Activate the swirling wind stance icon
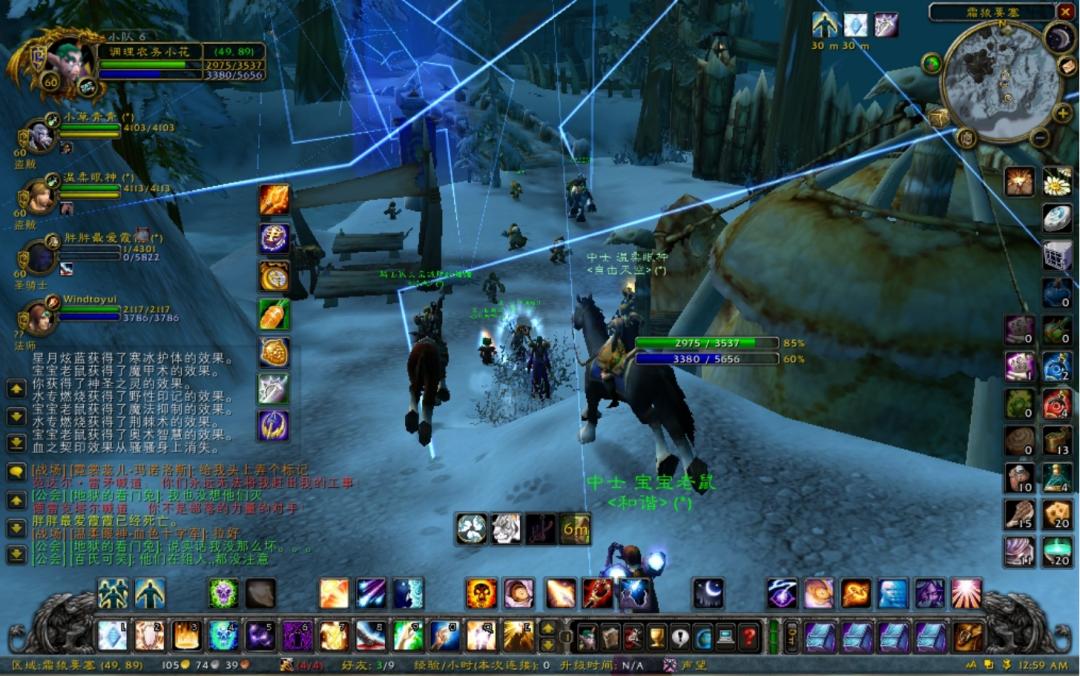Image resolution: width=1080 pixels, height=676 pixels. click(471, 529)
